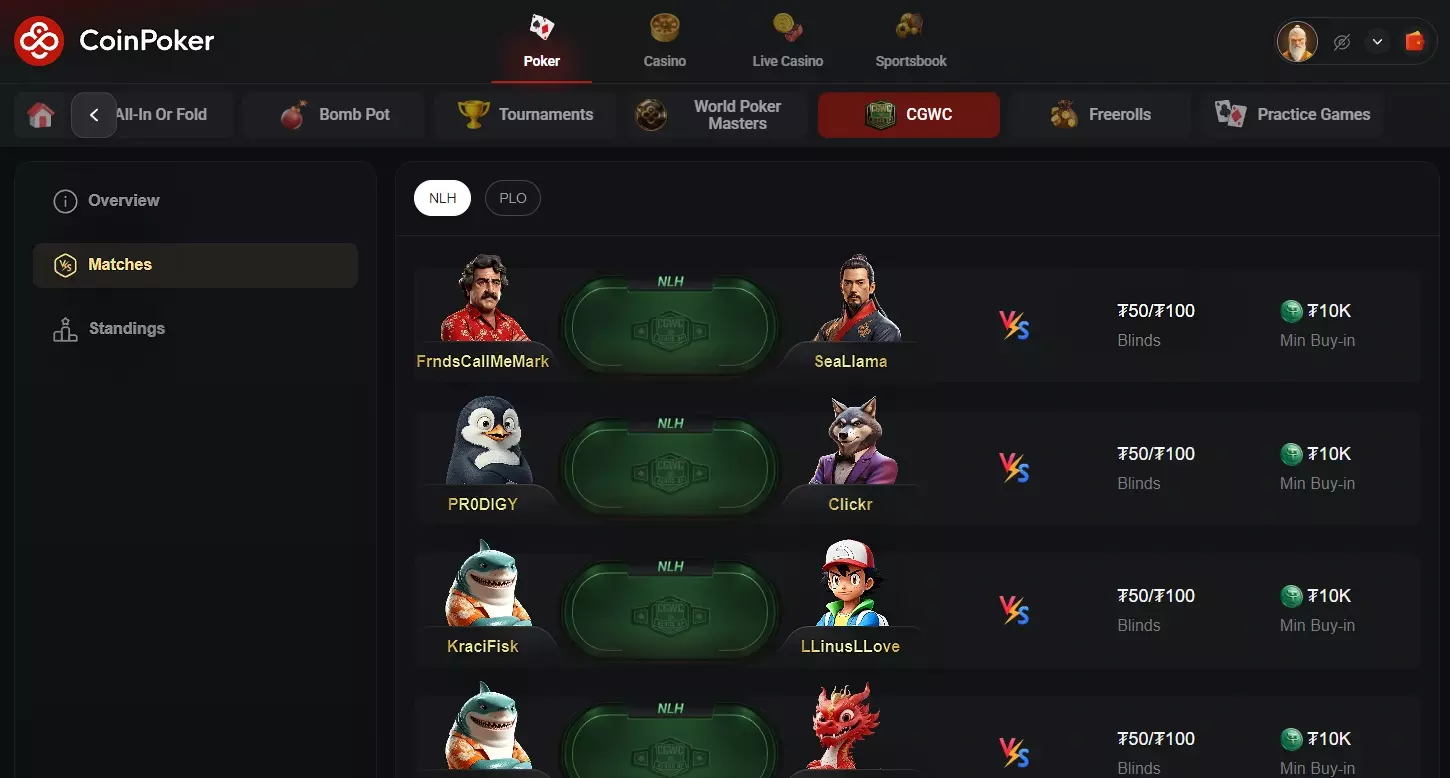Click the Tournaments button
The image size is (1450, 778).
point(525,113)
